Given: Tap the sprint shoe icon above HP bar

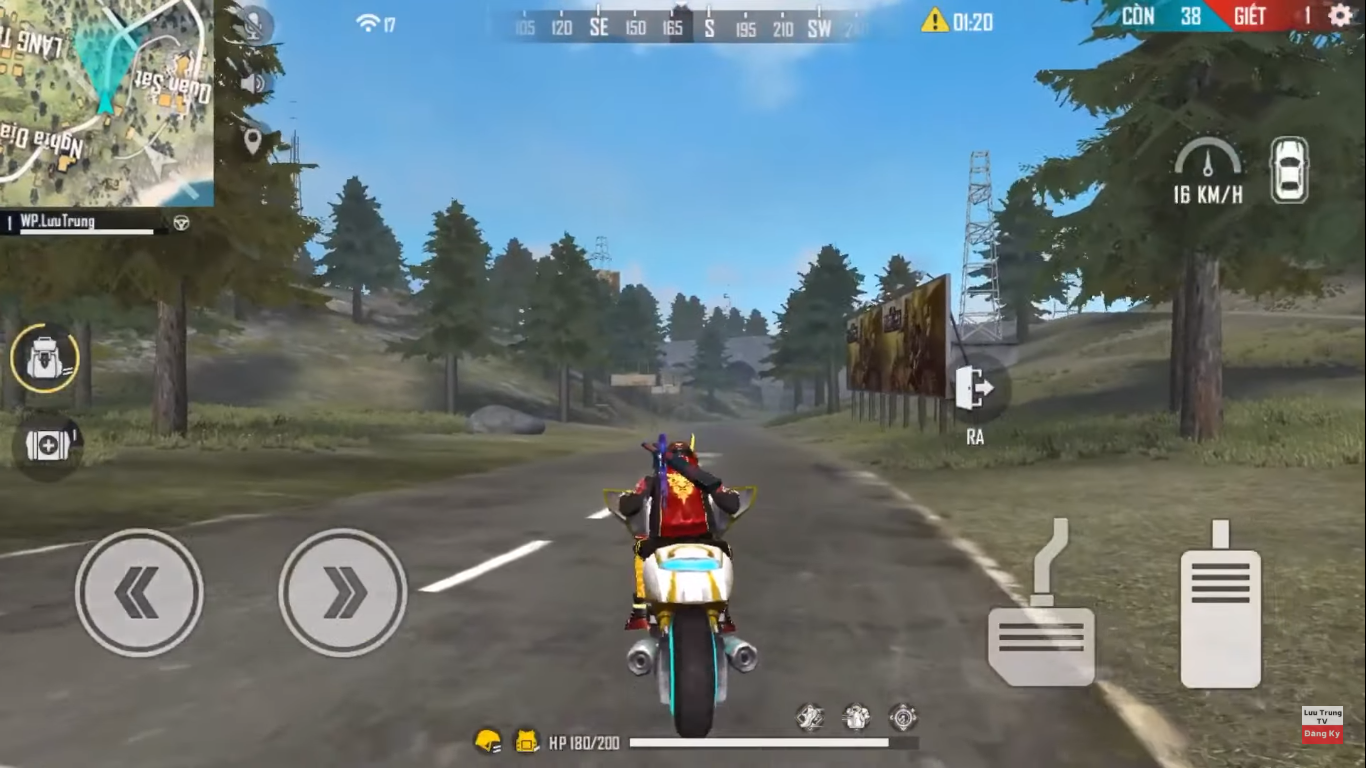Looking at the screenshot, I should [x=810, y=716].
